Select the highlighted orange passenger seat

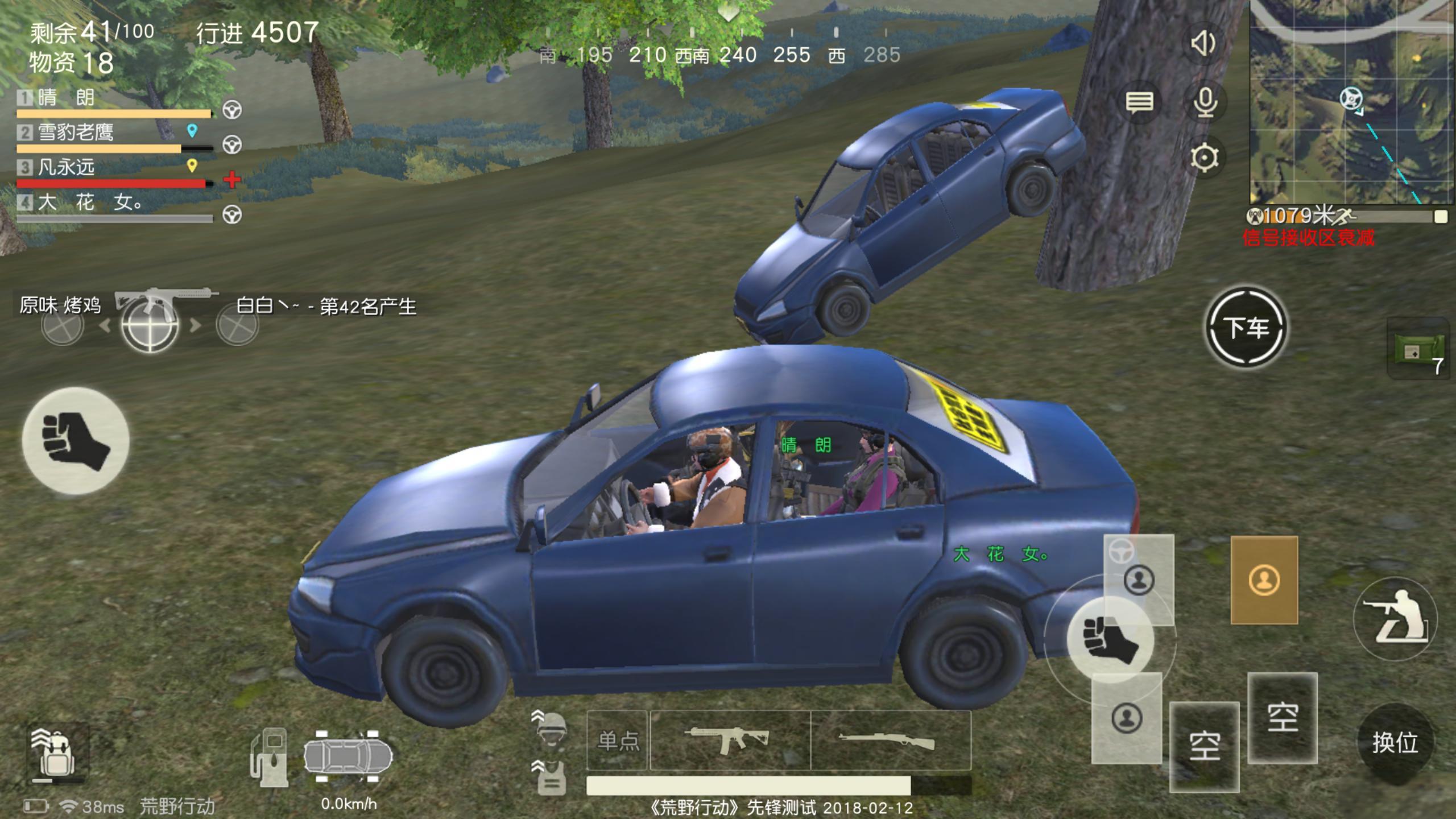(x=1264, y=580)
